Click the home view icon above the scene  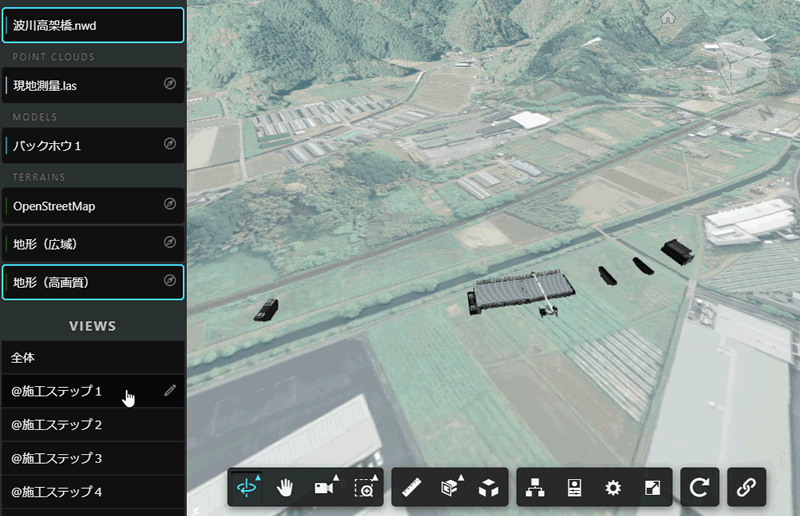[x=667, y=17]
